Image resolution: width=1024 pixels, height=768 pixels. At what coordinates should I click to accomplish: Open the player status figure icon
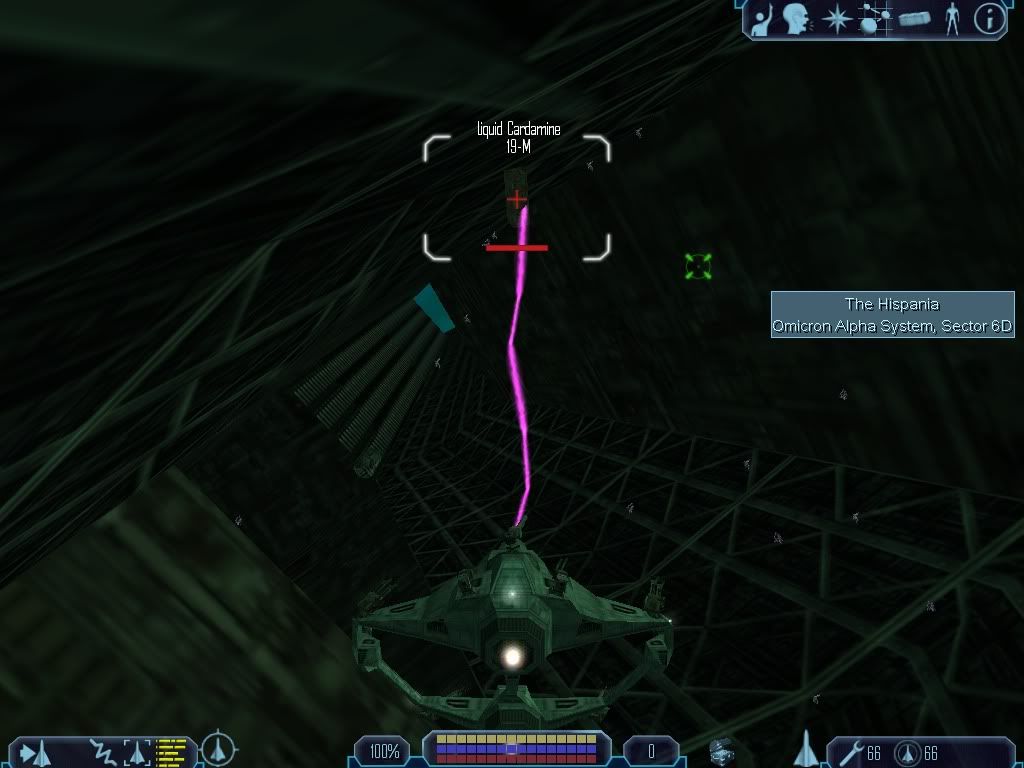pos(951,19)
